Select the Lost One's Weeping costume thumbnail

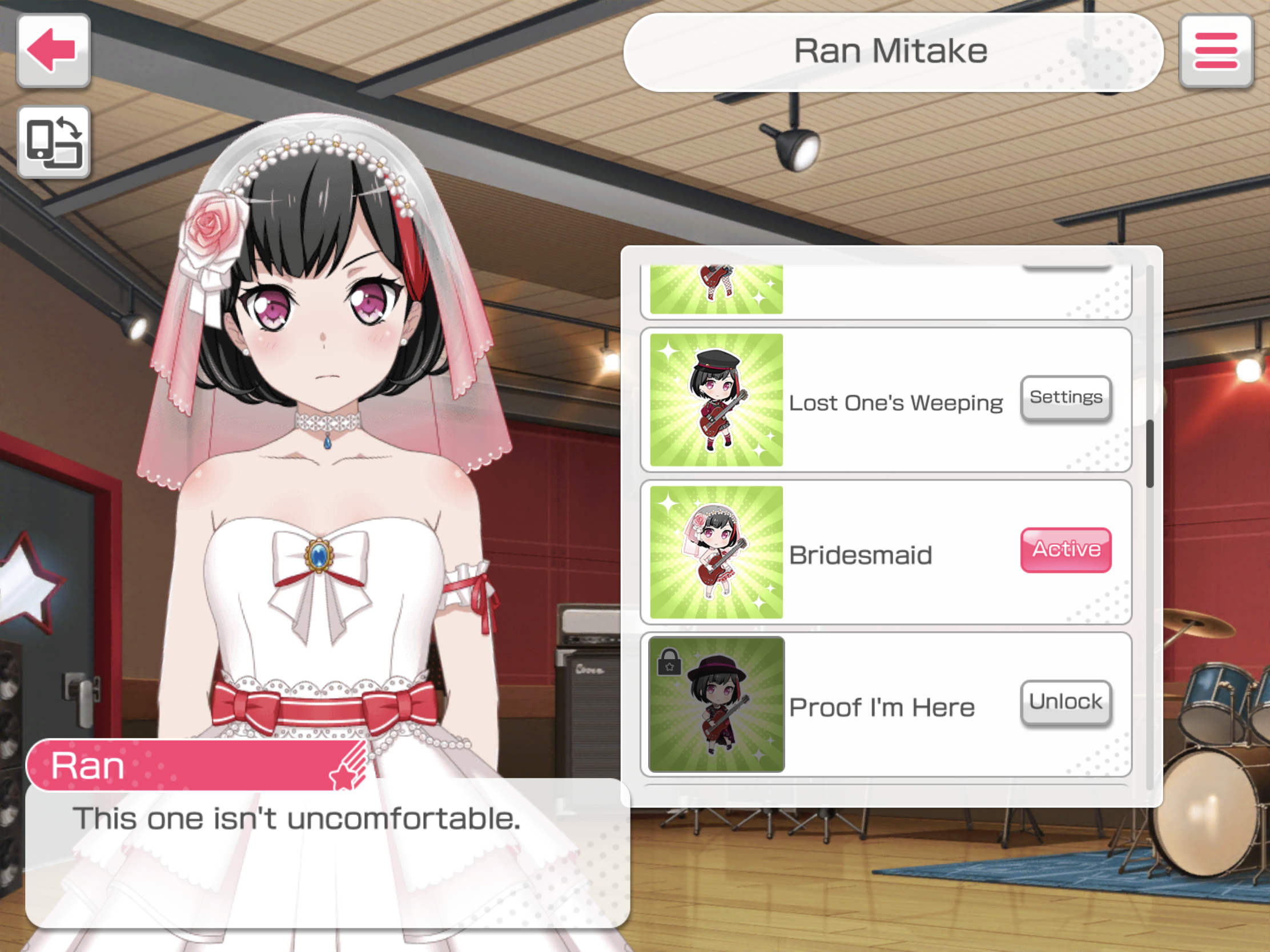point(716,400)
